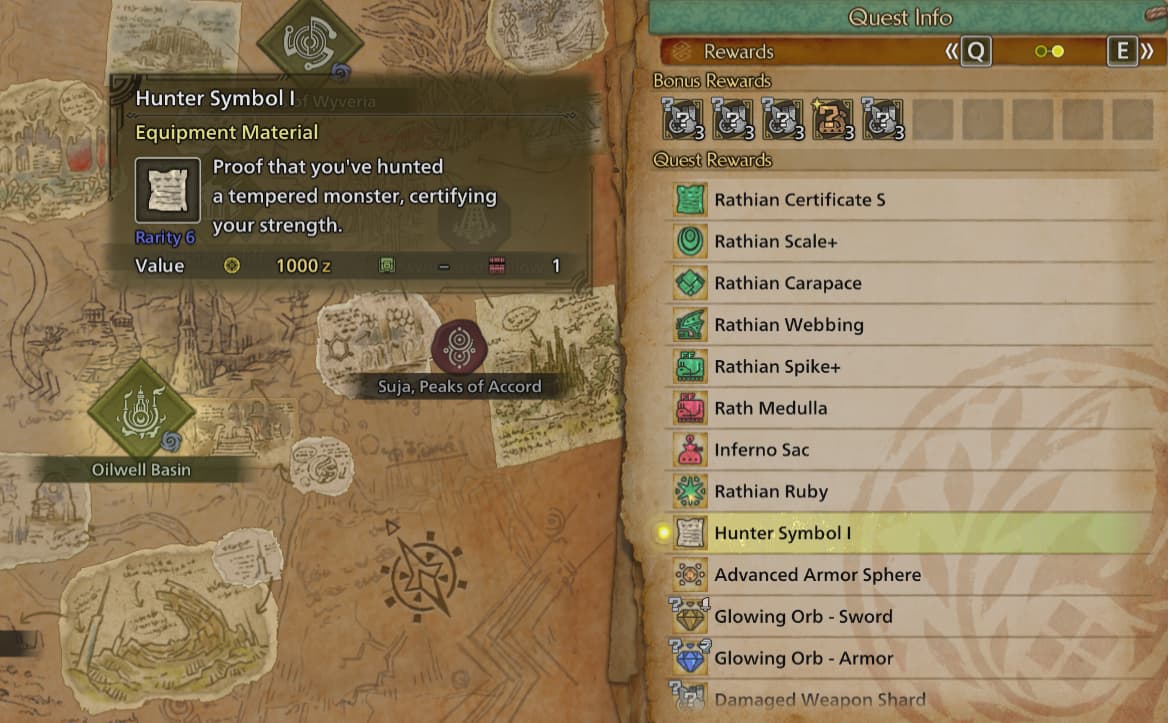Choose the Rath Medulla reward row
1168x723 pixels.
(x=770, y=409)
